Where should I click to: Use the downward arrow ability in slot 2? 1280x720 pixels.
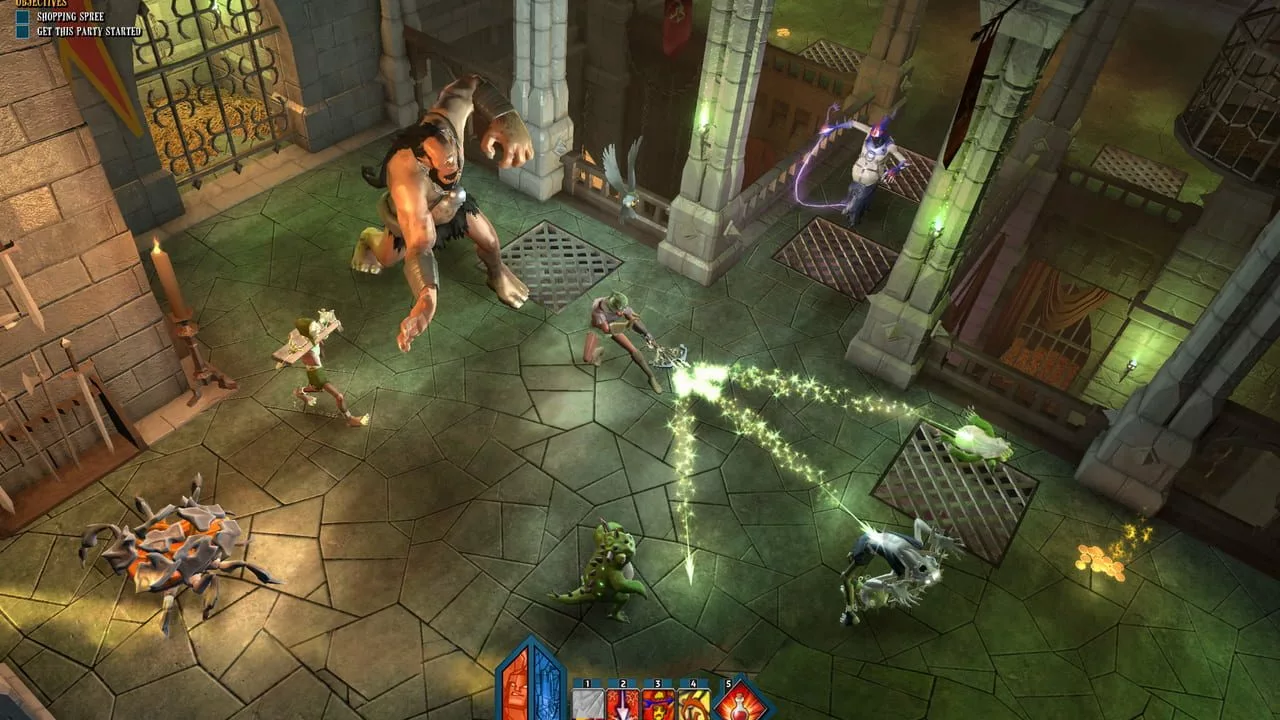point(622,704)
